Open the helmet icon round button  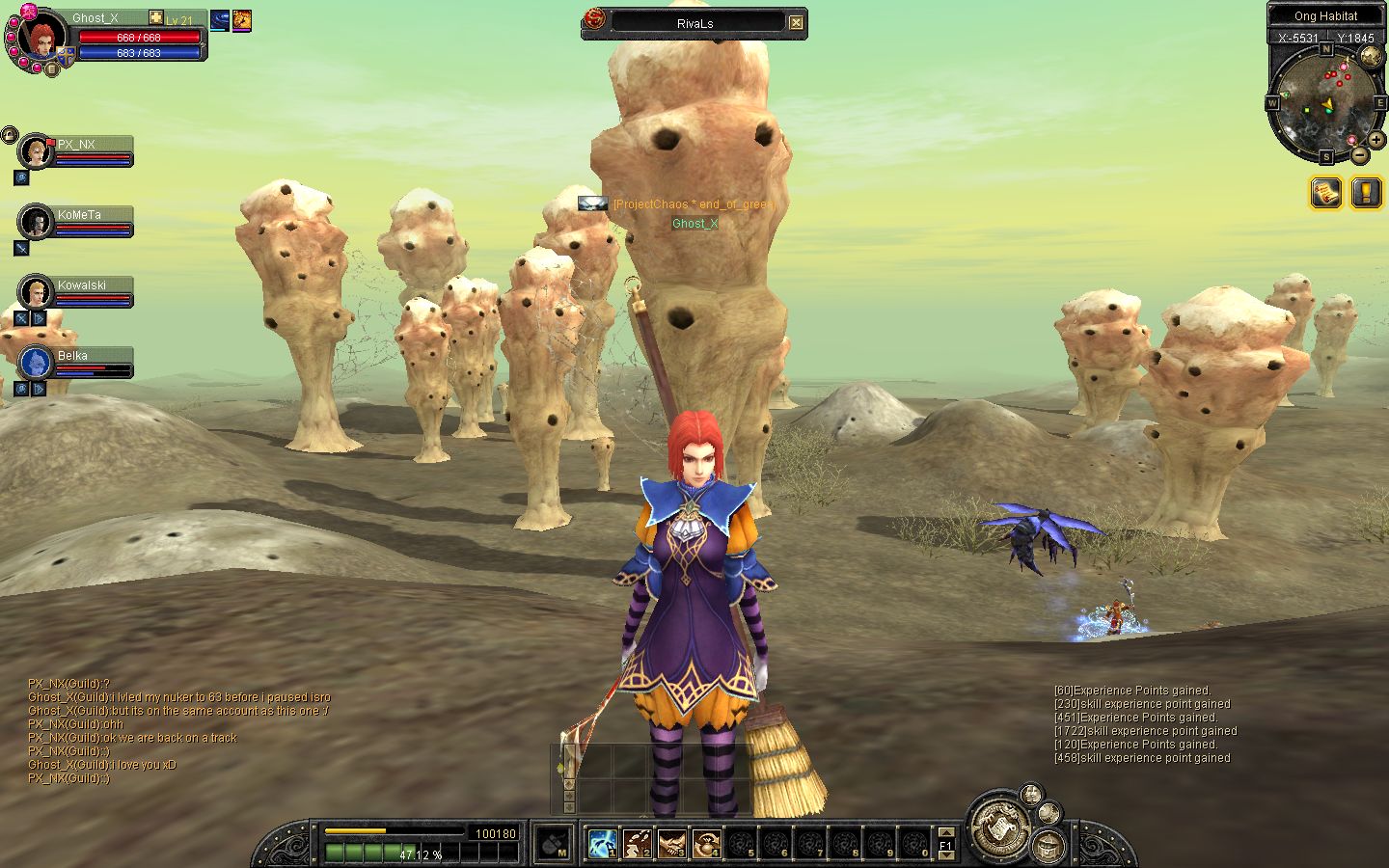coord(1048,848)
